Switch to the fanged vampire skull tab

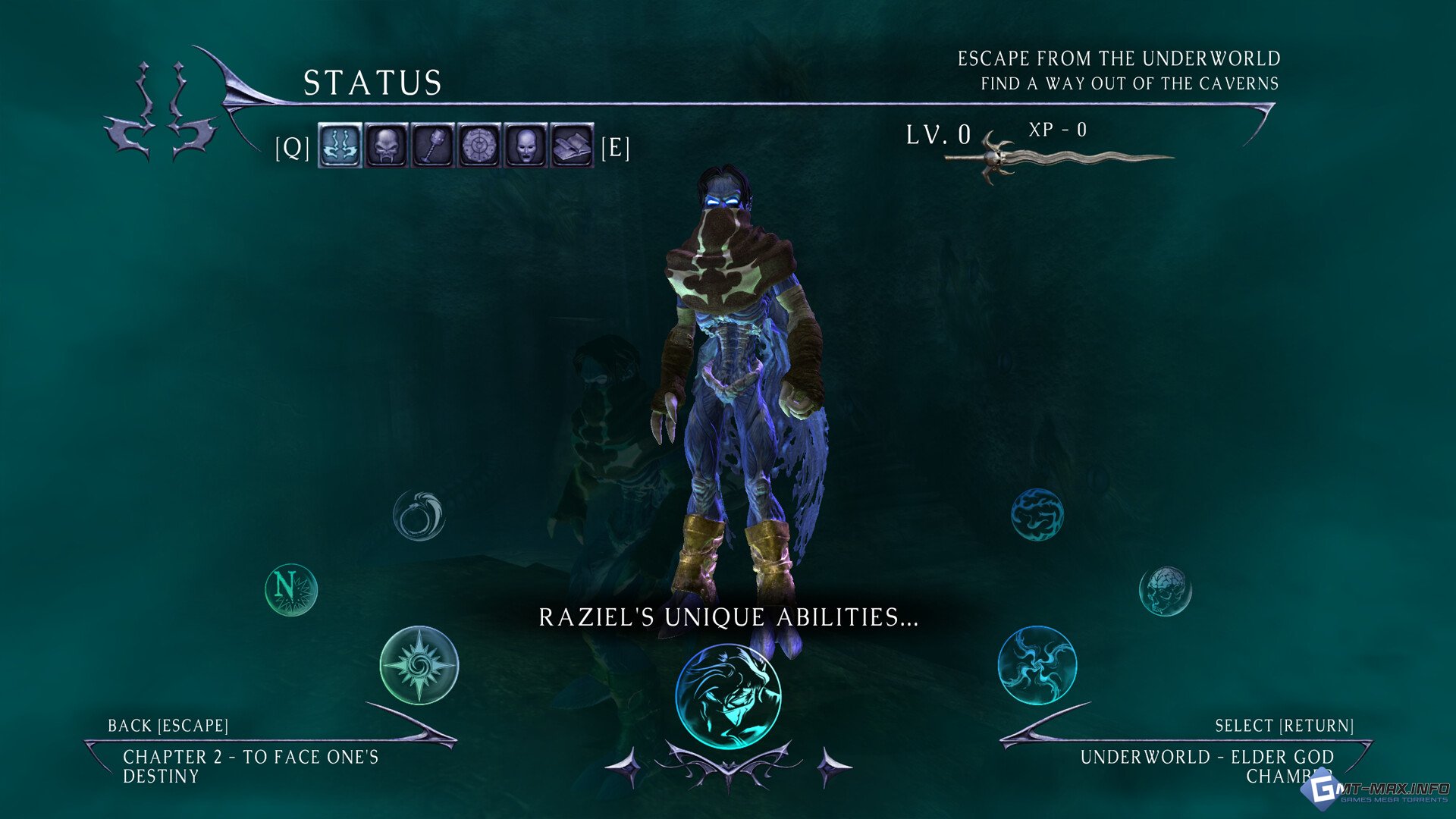coord(386,145)
